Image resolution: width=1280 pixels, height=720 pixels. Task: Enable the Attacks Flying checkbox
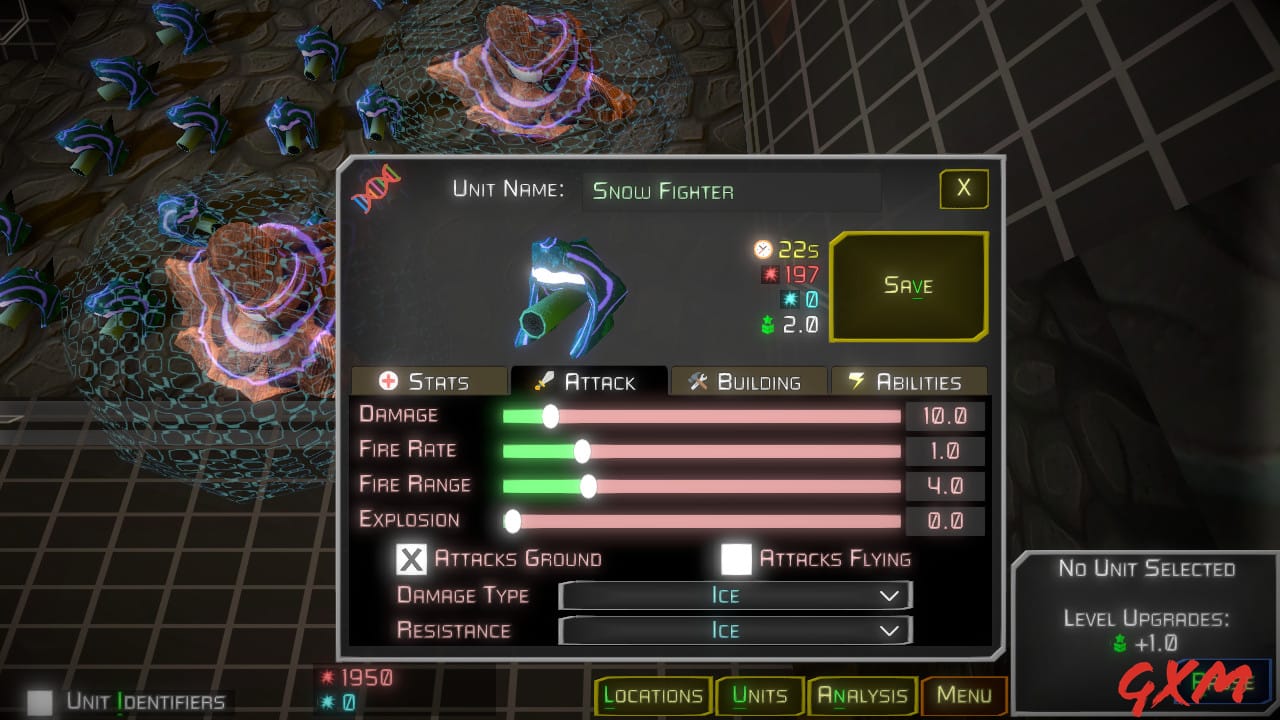(736, 559)
